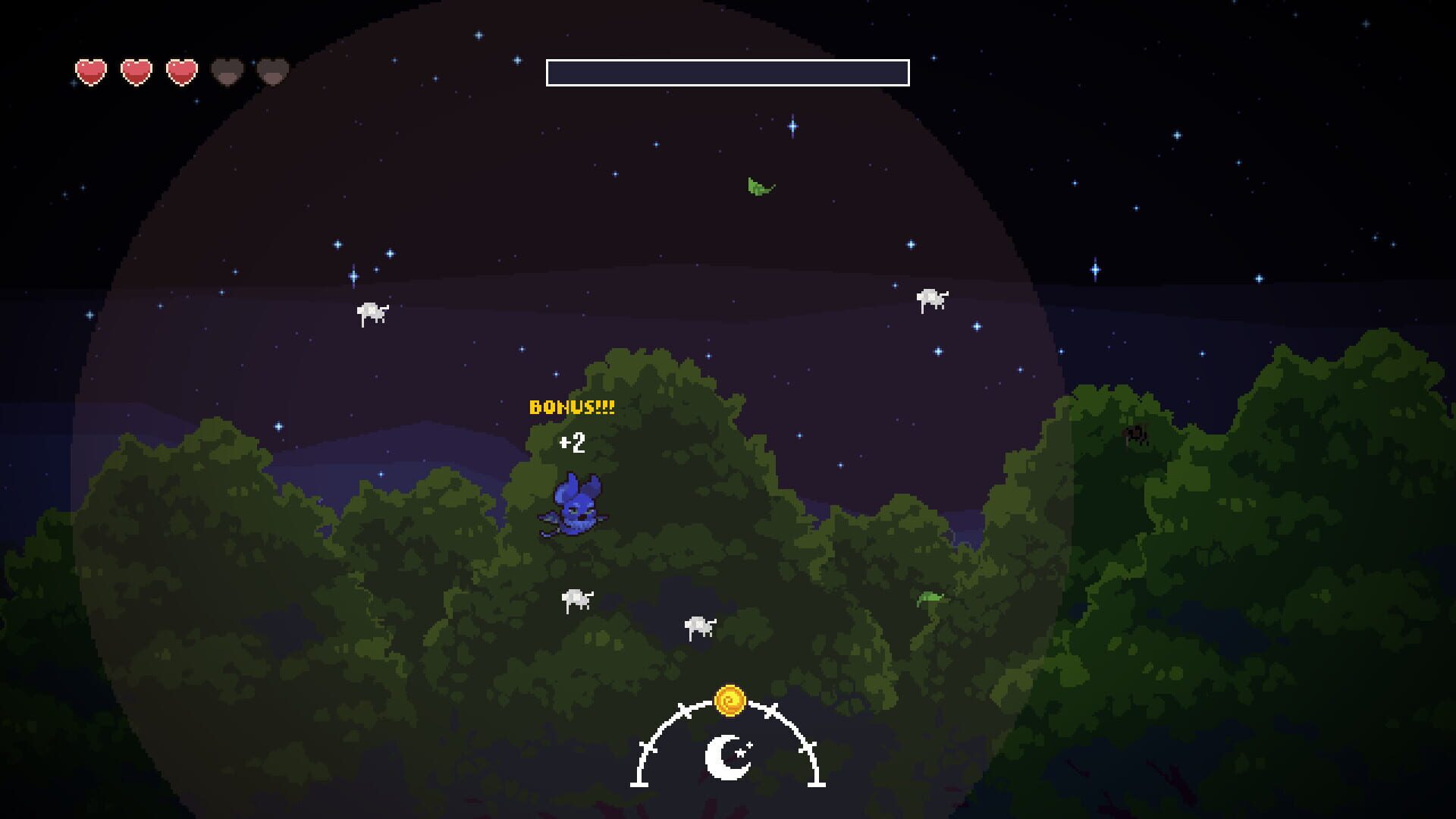Screen dimensions: 1456x819
Task: Click the white sheep flying near the top left
Action: [x=371, y=311]
